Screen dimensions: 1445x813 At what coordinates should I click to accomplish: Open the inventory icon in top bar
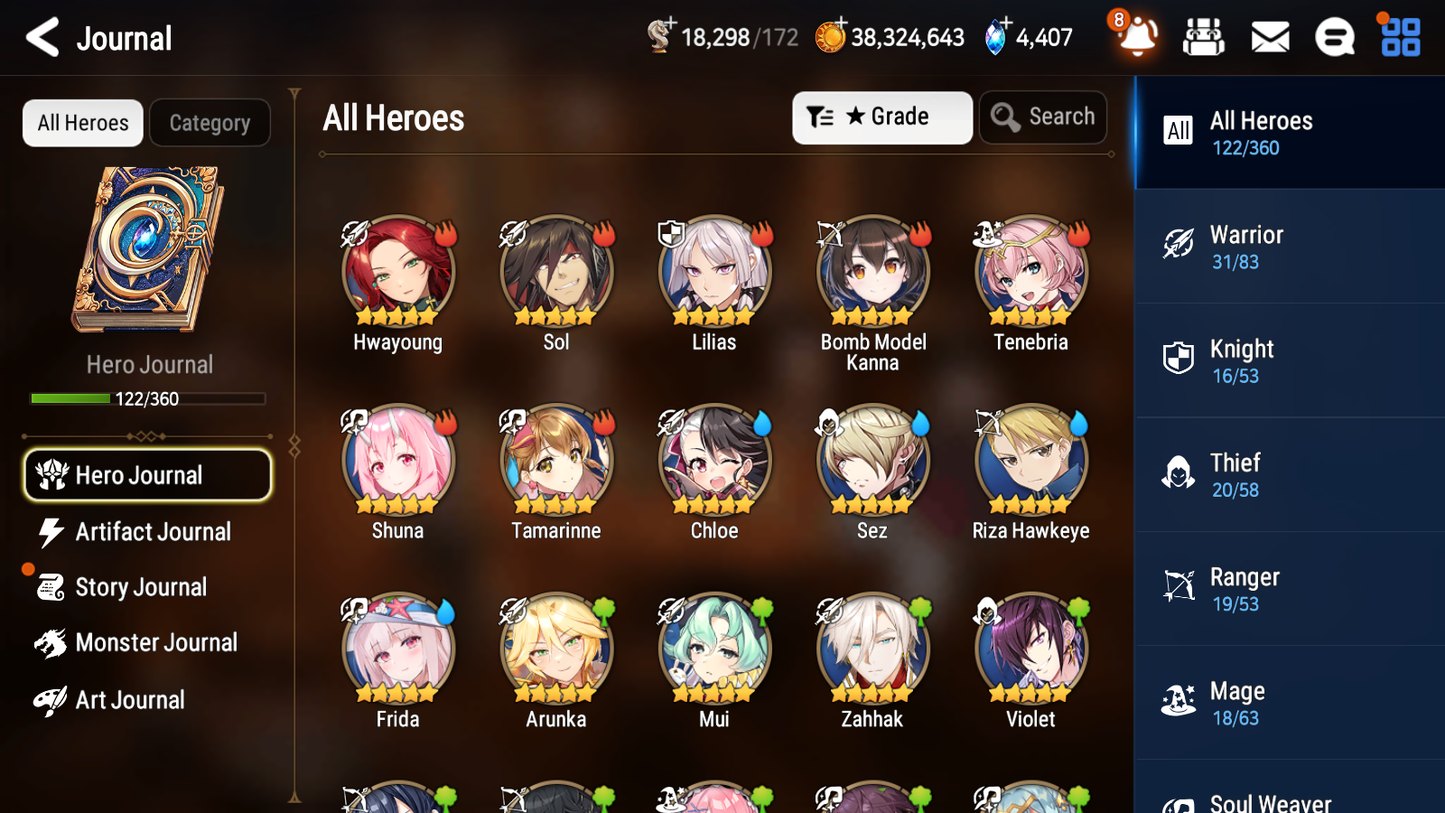(x=1203, y=36)
